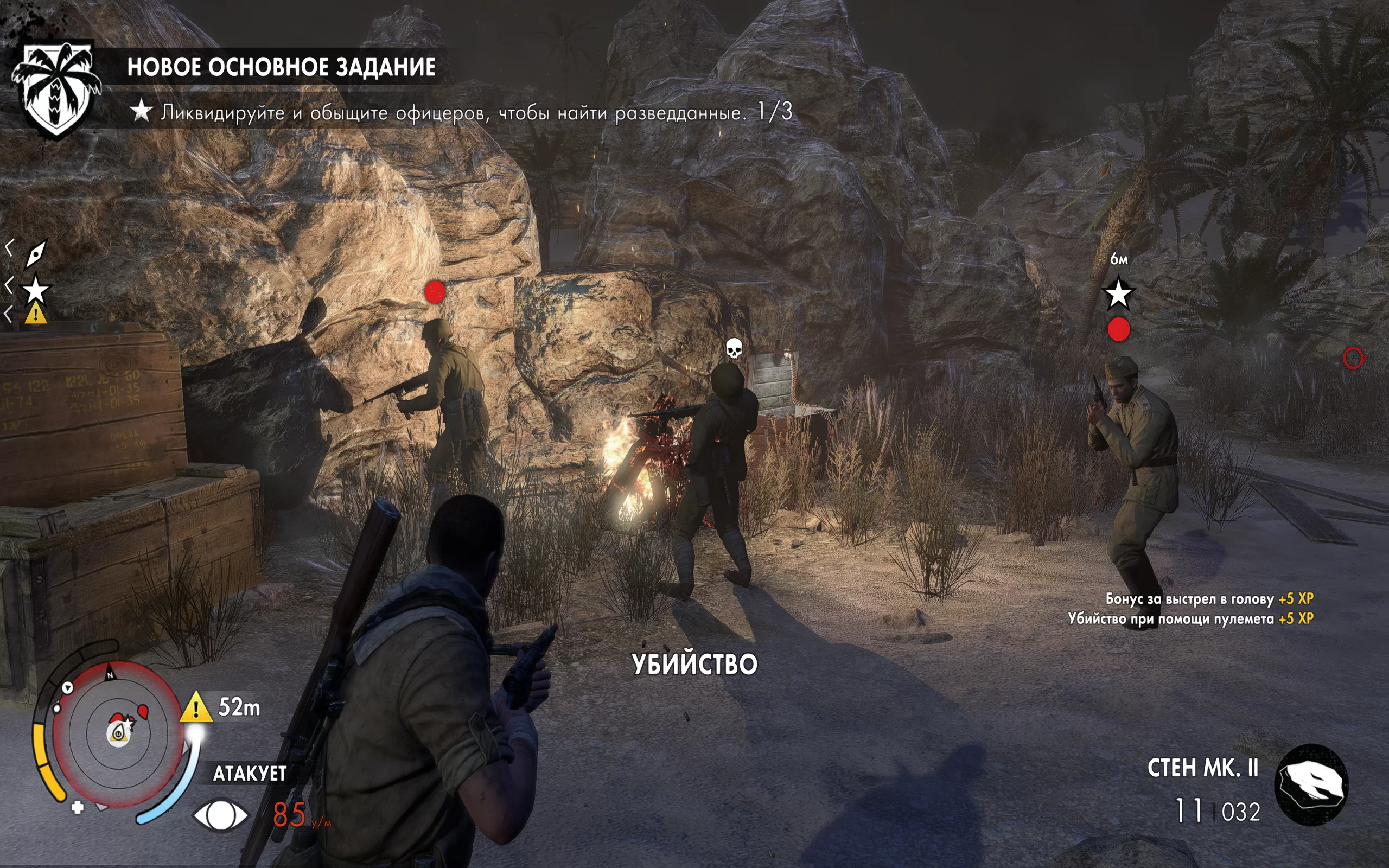Viewport: 1389px width, 868px height.
Task: Select the red enemy dot beneath objective star
Action: [1118, 330]
